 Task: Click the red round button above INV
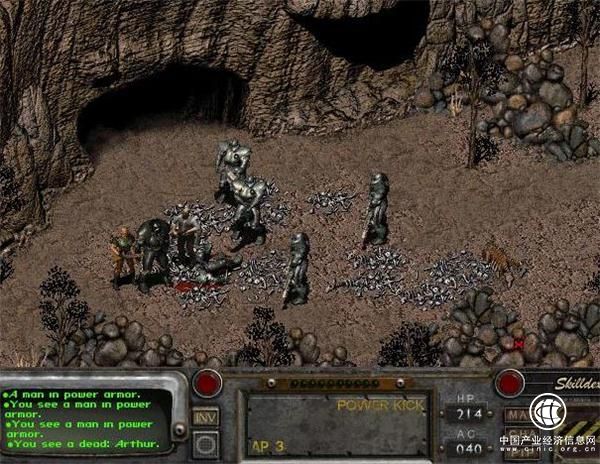click(207, 382)
